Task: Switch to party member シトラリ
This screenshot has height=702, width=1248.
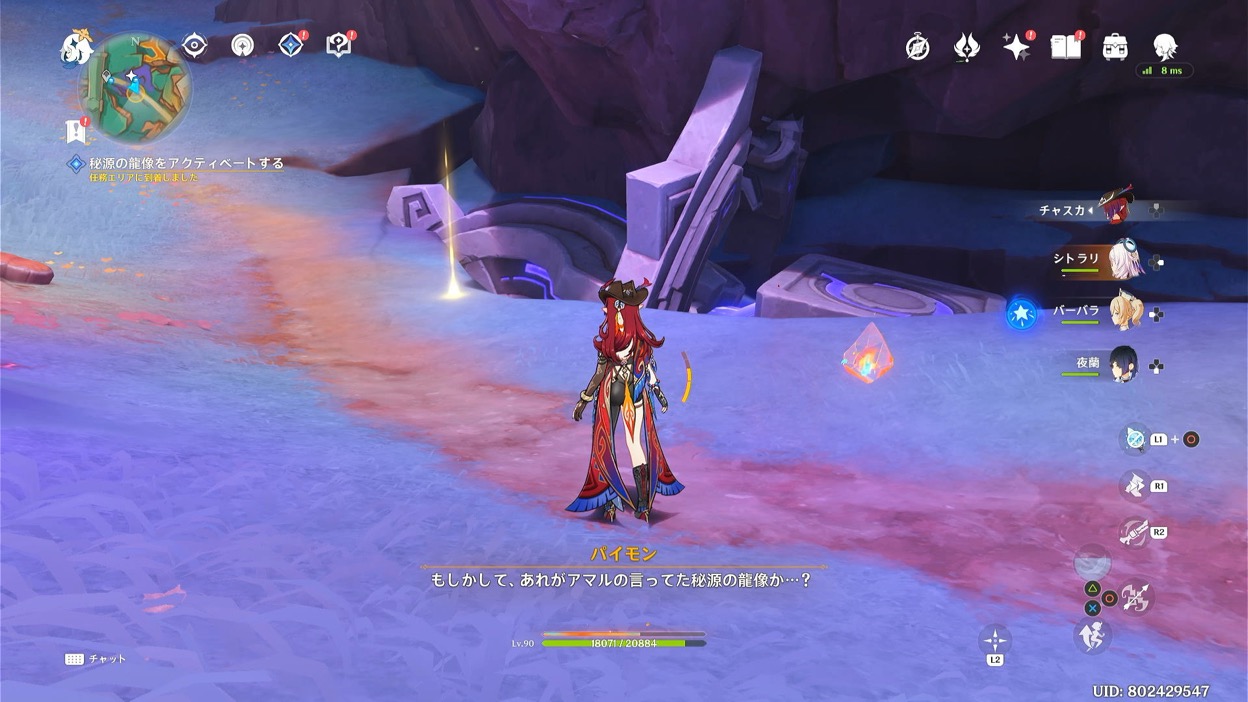Action: point(1124,260)
